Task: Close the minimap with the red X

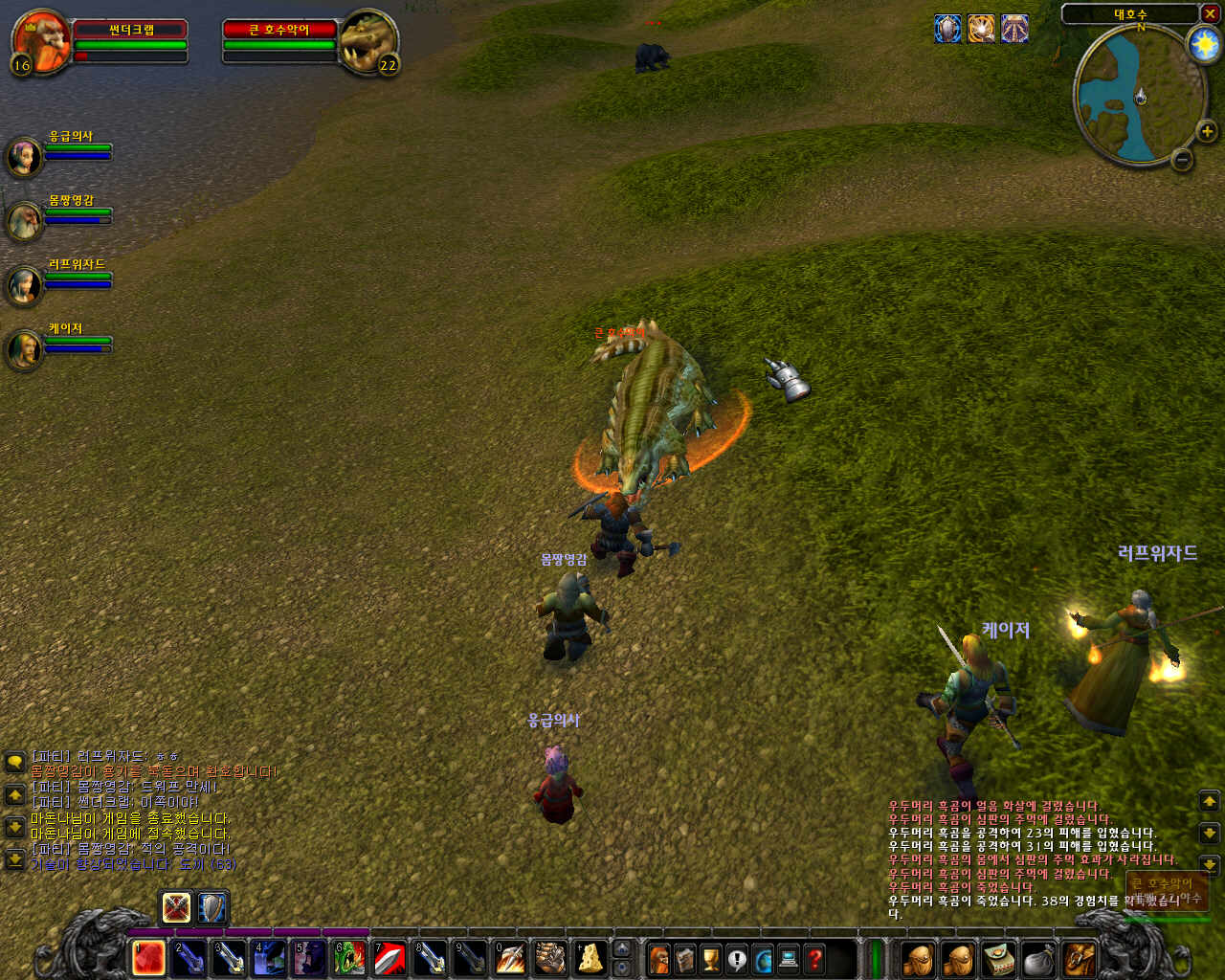Action: pyautogui.click(x=1210, y=13)
